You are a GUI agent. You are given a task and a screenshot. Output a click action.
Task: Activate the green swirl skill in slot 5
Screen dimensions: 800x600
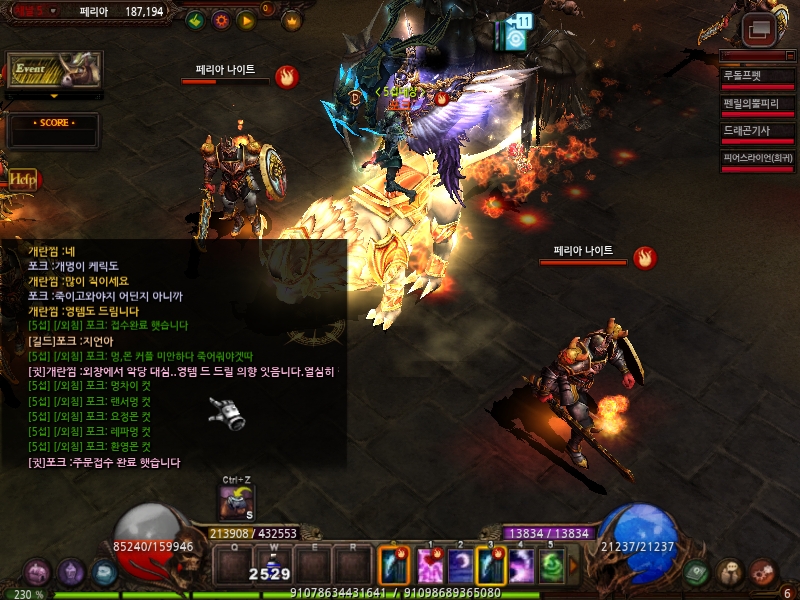pos(553,567)
